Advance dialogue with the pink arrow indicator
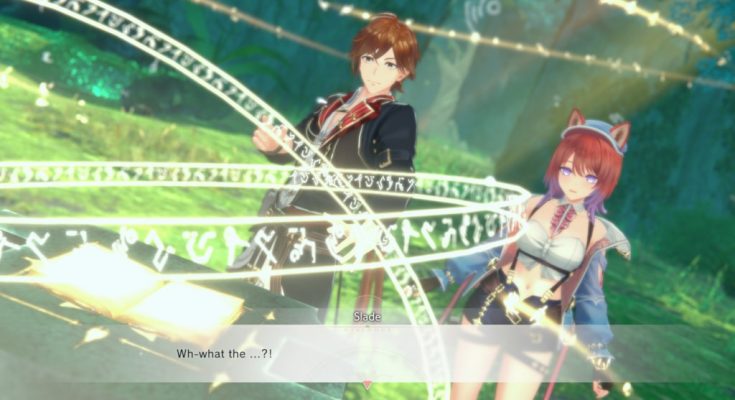This screenshot has width=735, height=400. 367,384
